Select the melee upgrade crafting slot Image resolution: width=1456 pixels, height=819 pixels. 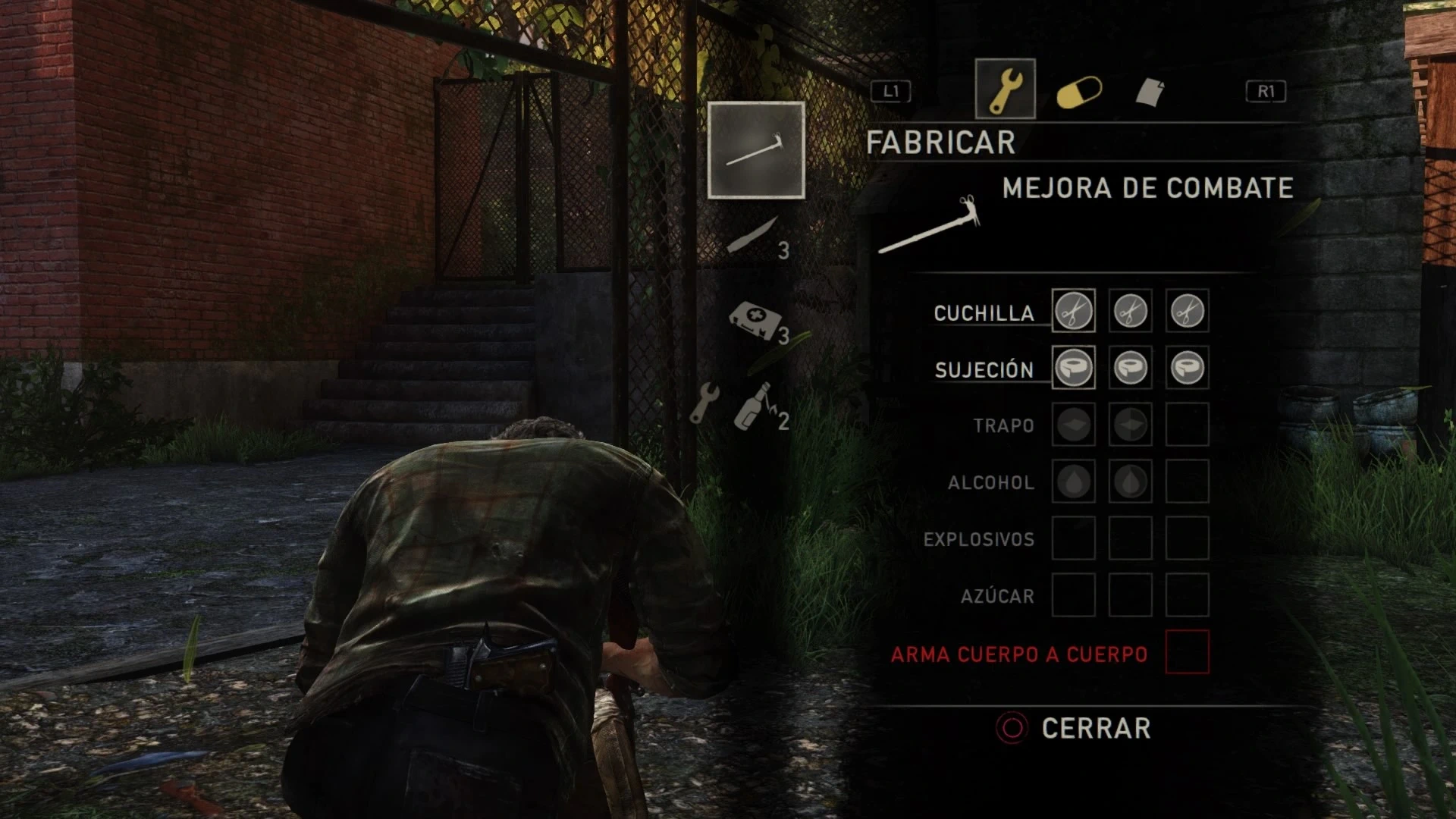click(756, 150)
